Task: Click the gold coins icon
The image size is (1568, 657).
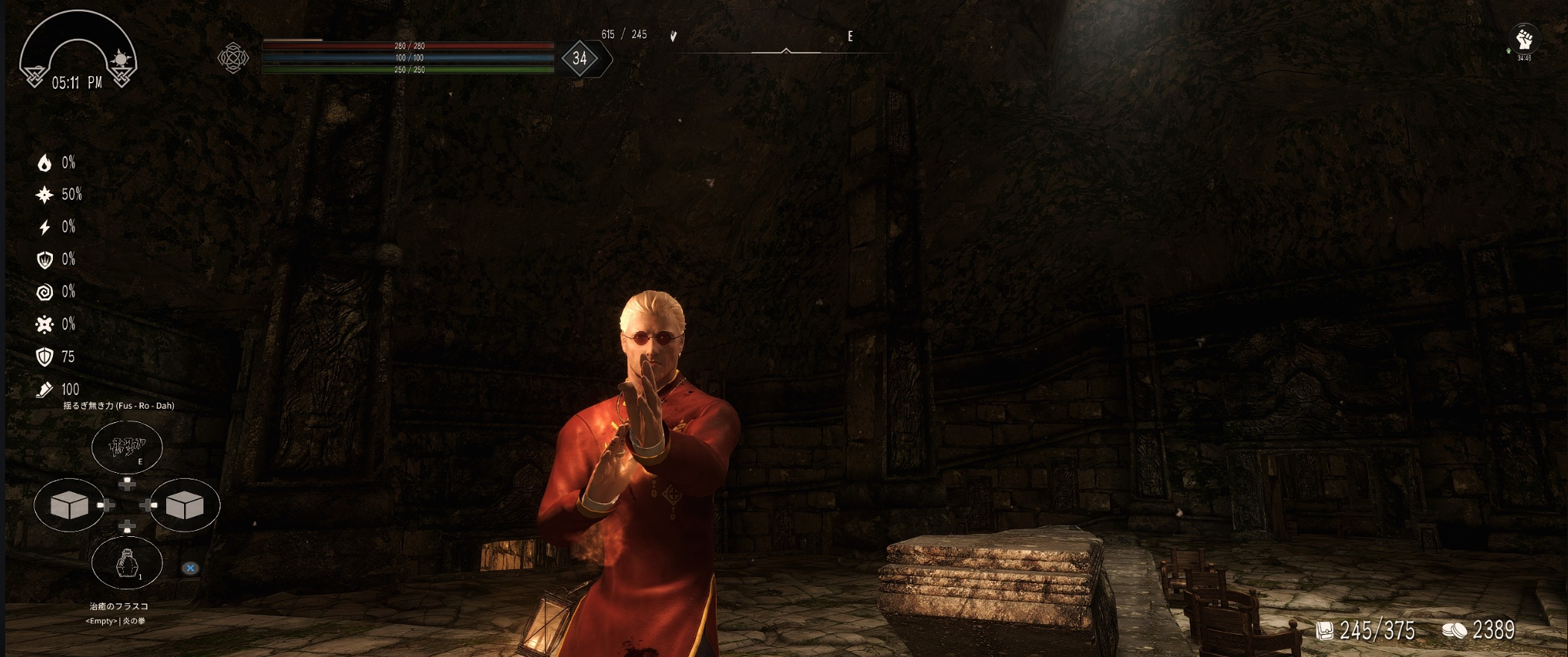Action: coord(1454,631)
